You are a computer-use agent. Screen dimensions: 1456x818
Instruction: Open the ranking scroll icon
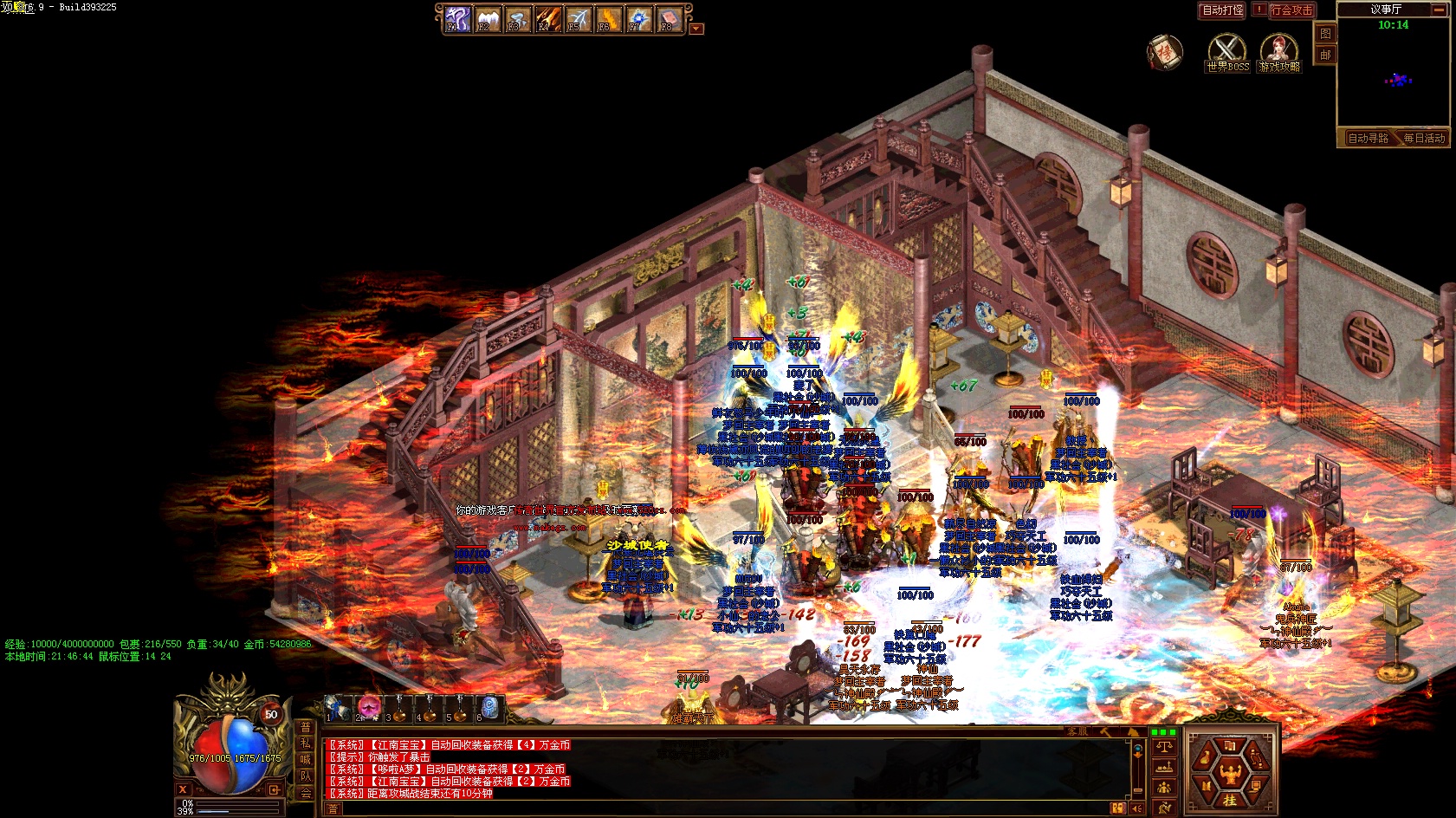[x=1164, y=52]
